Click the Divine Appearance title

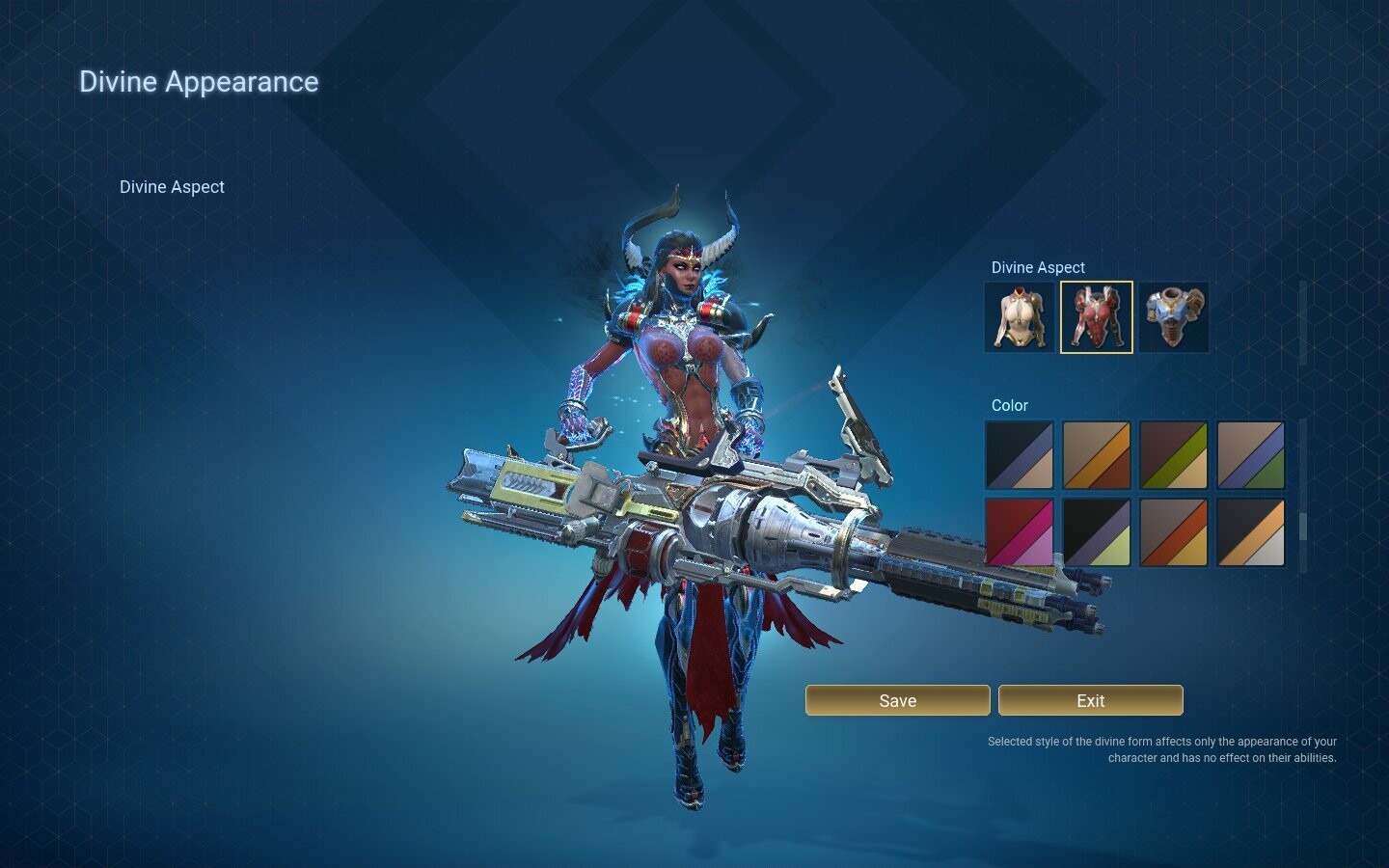(x=199, y=81)
